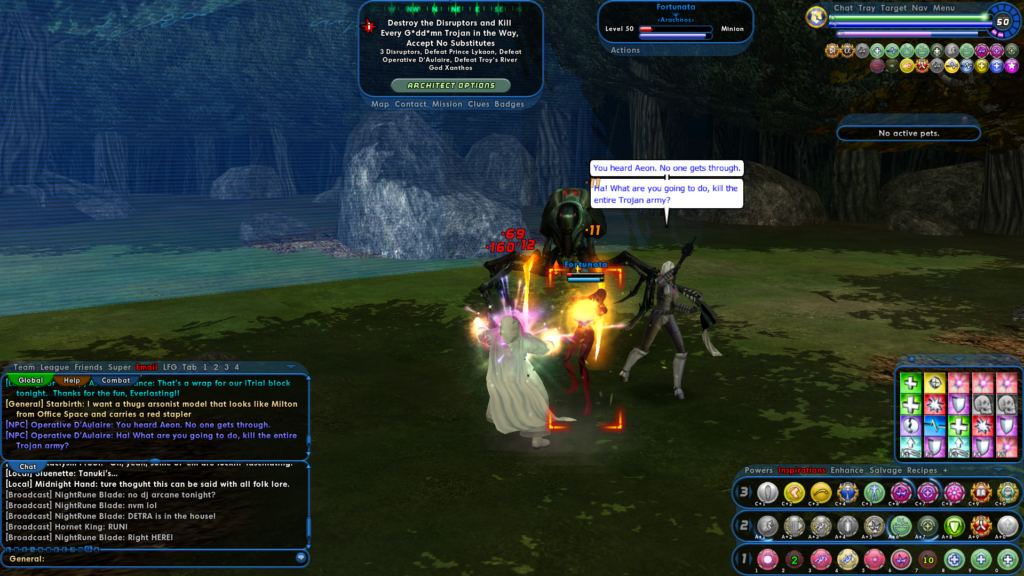Open the Architect Options button

(450, 86)
